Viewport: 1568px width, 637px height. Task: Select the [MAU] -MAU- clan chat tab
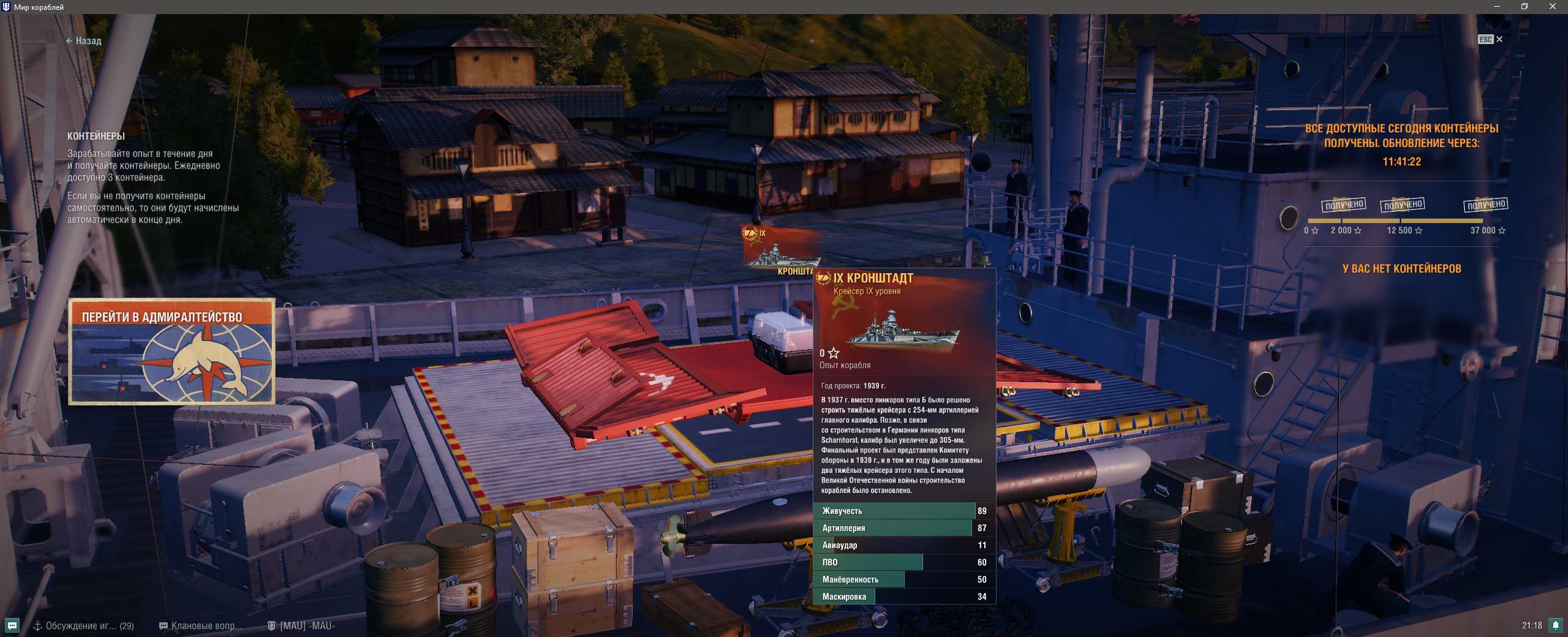click(301, 625)
